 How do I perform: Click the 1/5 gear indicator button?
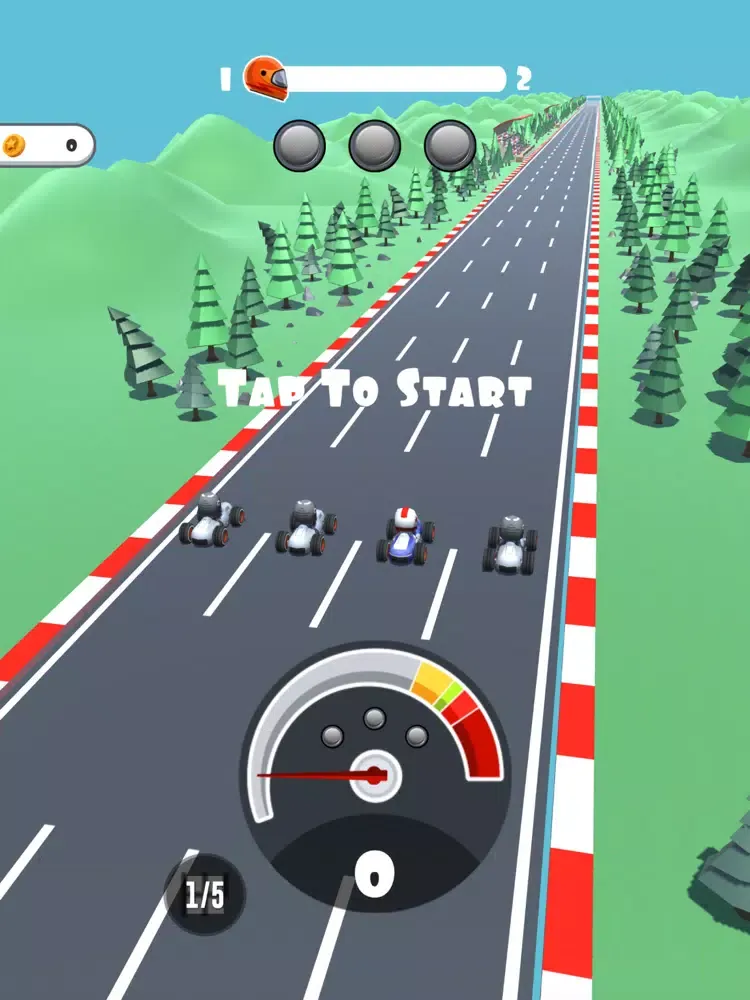coord(205,894)
